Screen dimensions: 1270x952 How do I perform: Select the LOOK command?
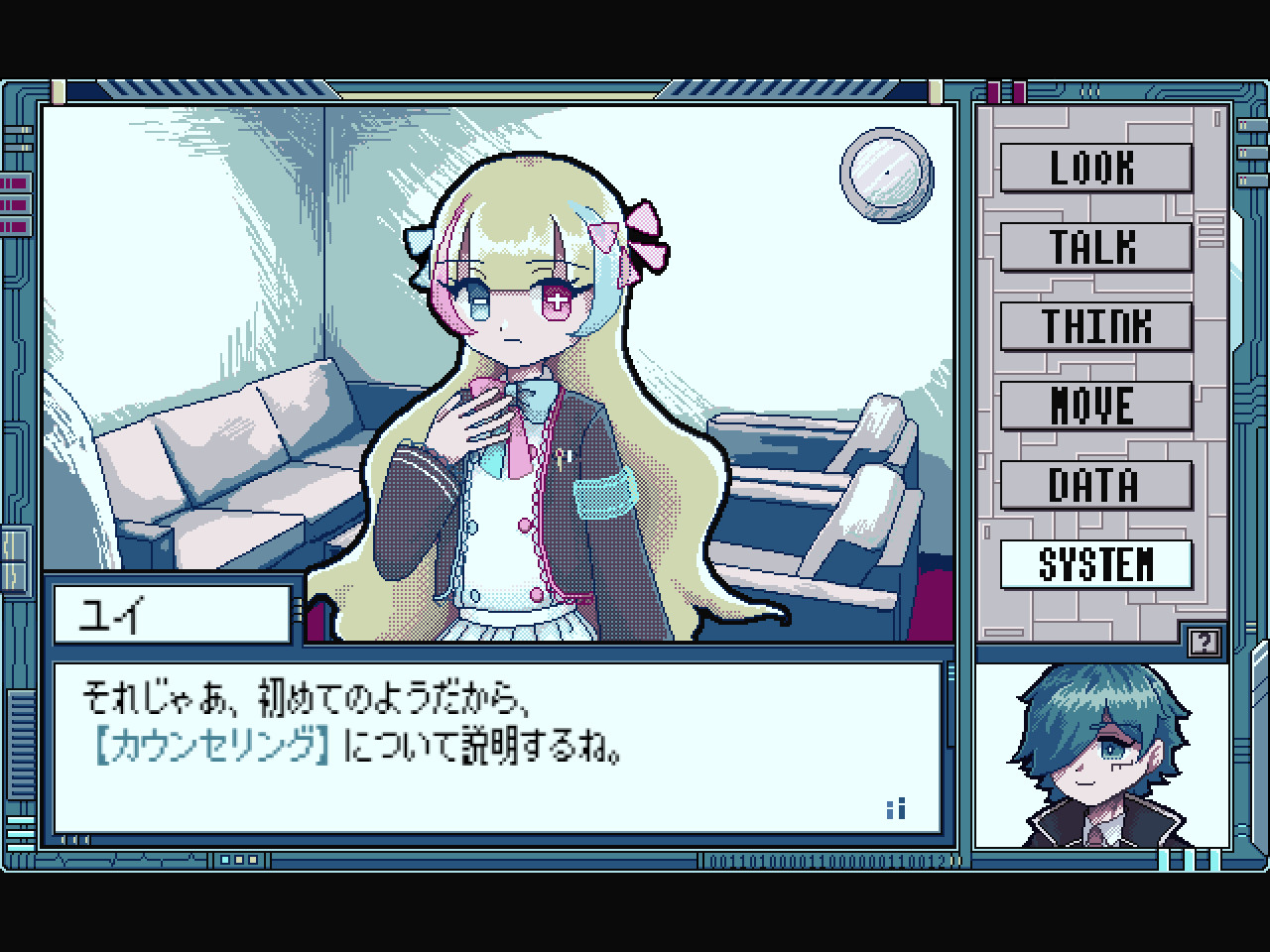[x=1096, y=168]
